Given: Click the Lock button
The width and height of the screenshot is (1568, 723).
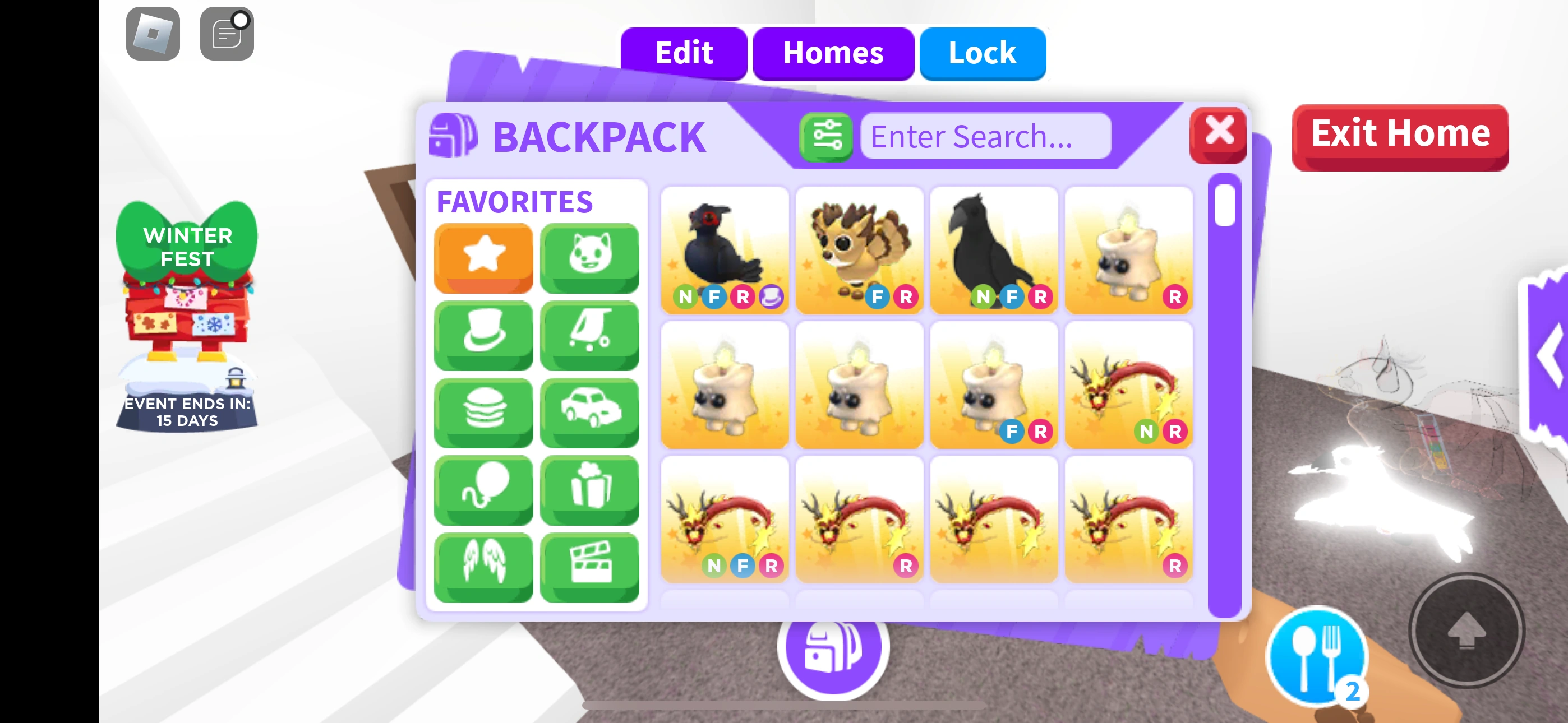Looking at the screenshot, I should click(x=982, y=54).
